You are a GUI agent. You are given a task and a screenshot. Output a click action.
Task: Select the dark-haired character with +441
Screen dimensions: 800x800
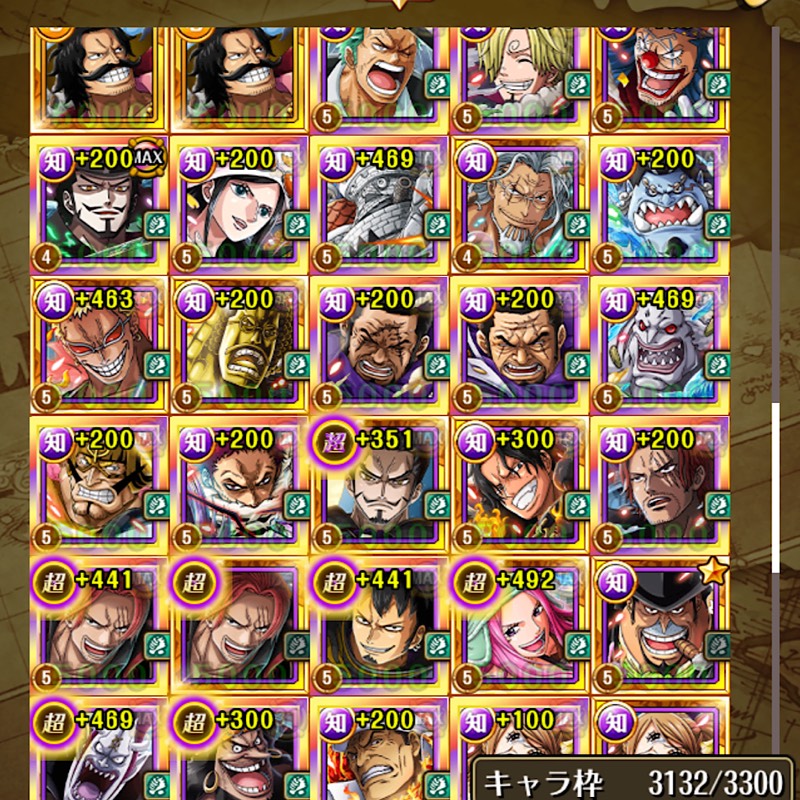pyautogui.click(x=380, y=625)
